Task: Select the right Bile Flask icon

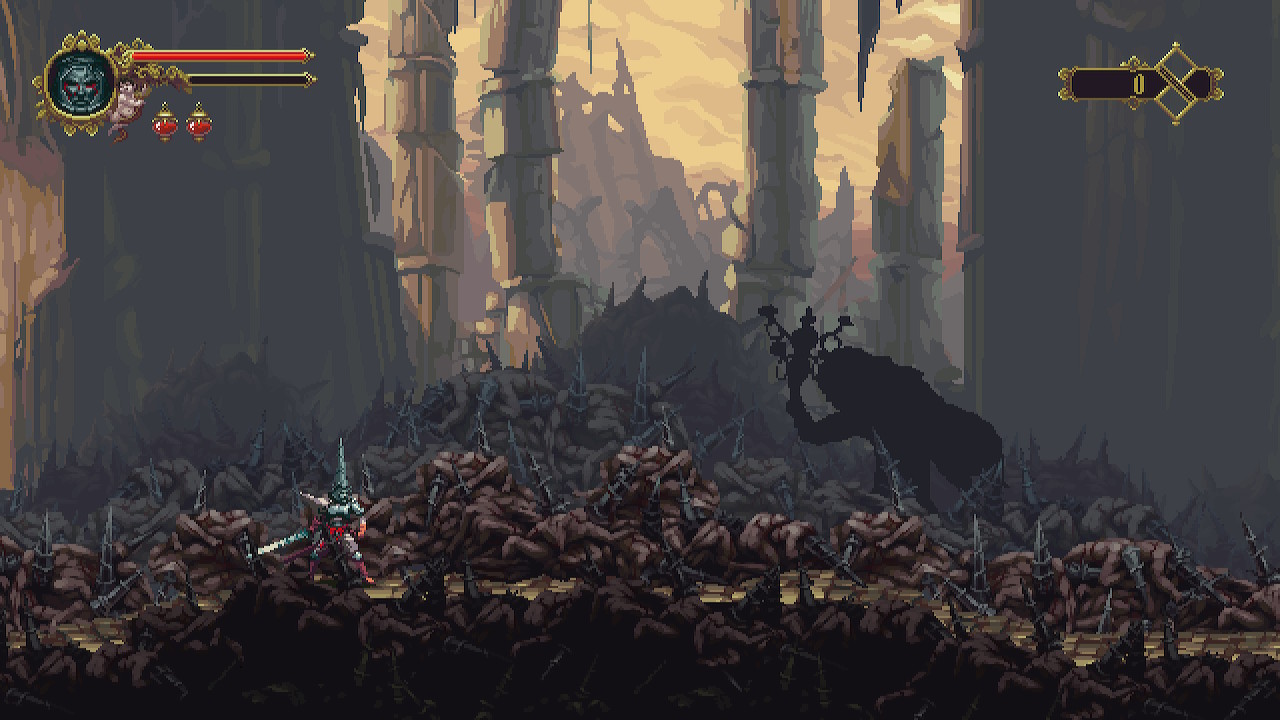Action: point(197,126)
